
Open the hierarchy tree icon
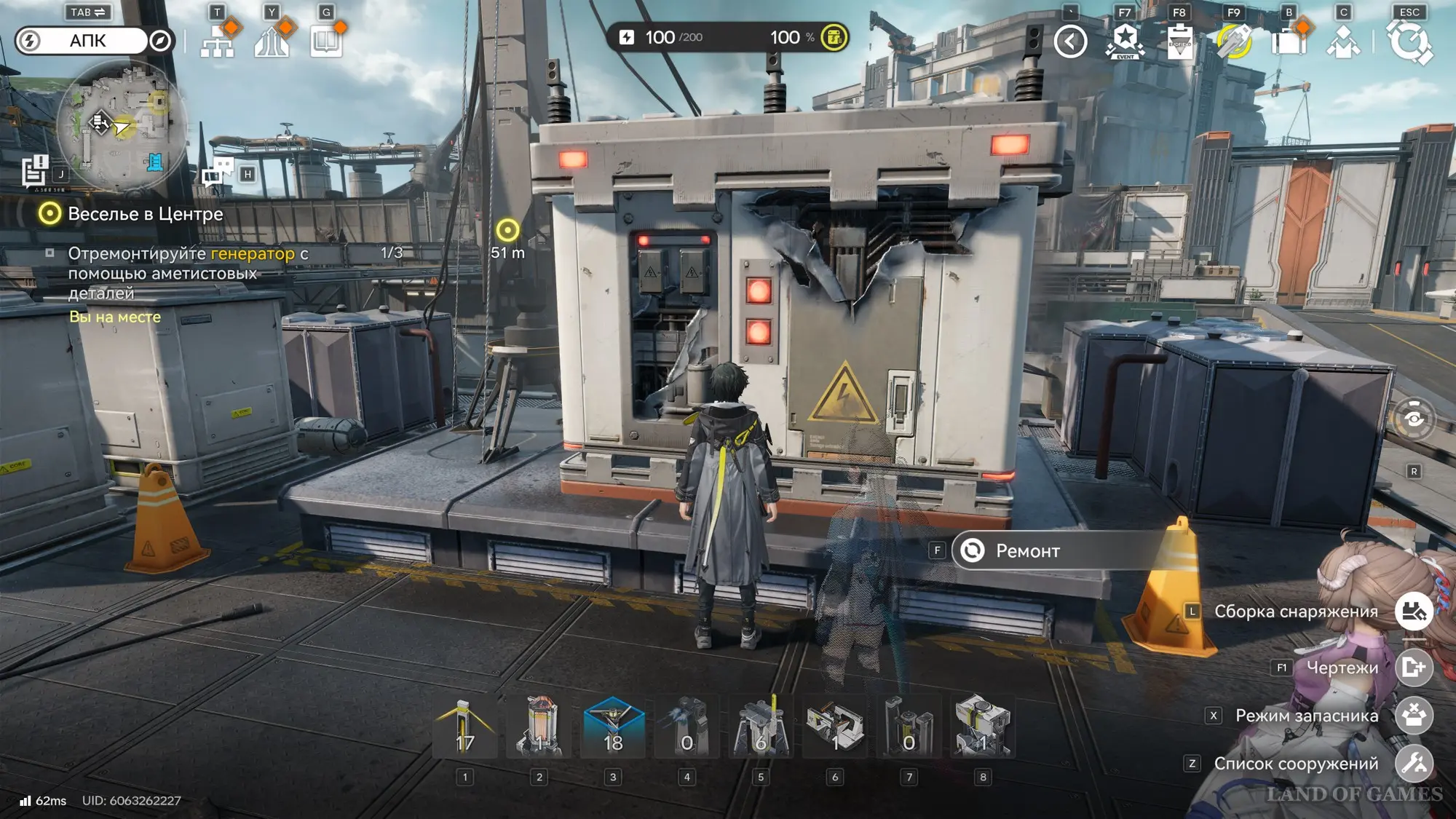point(218,41)
